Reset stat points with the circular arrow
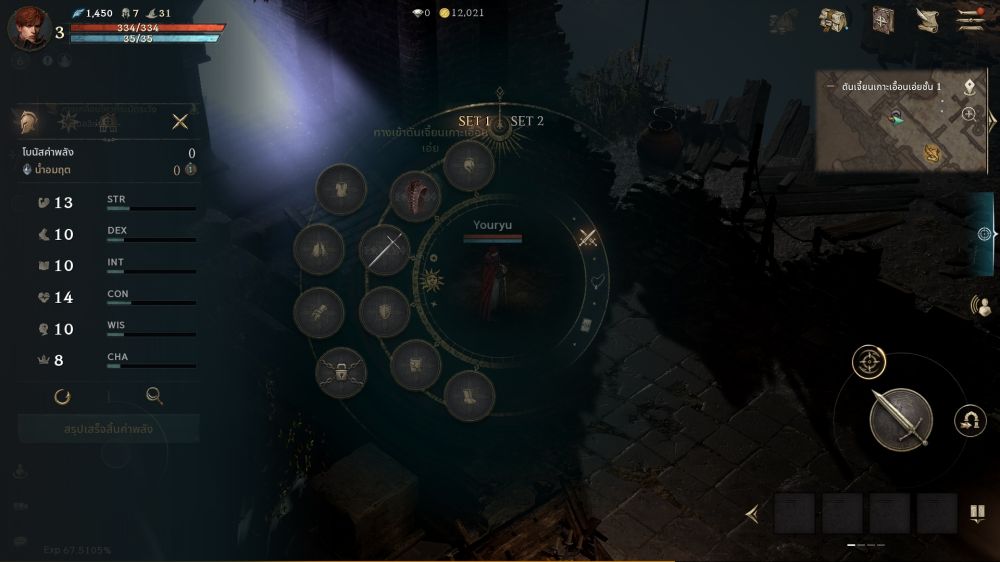 click(62, 396)
